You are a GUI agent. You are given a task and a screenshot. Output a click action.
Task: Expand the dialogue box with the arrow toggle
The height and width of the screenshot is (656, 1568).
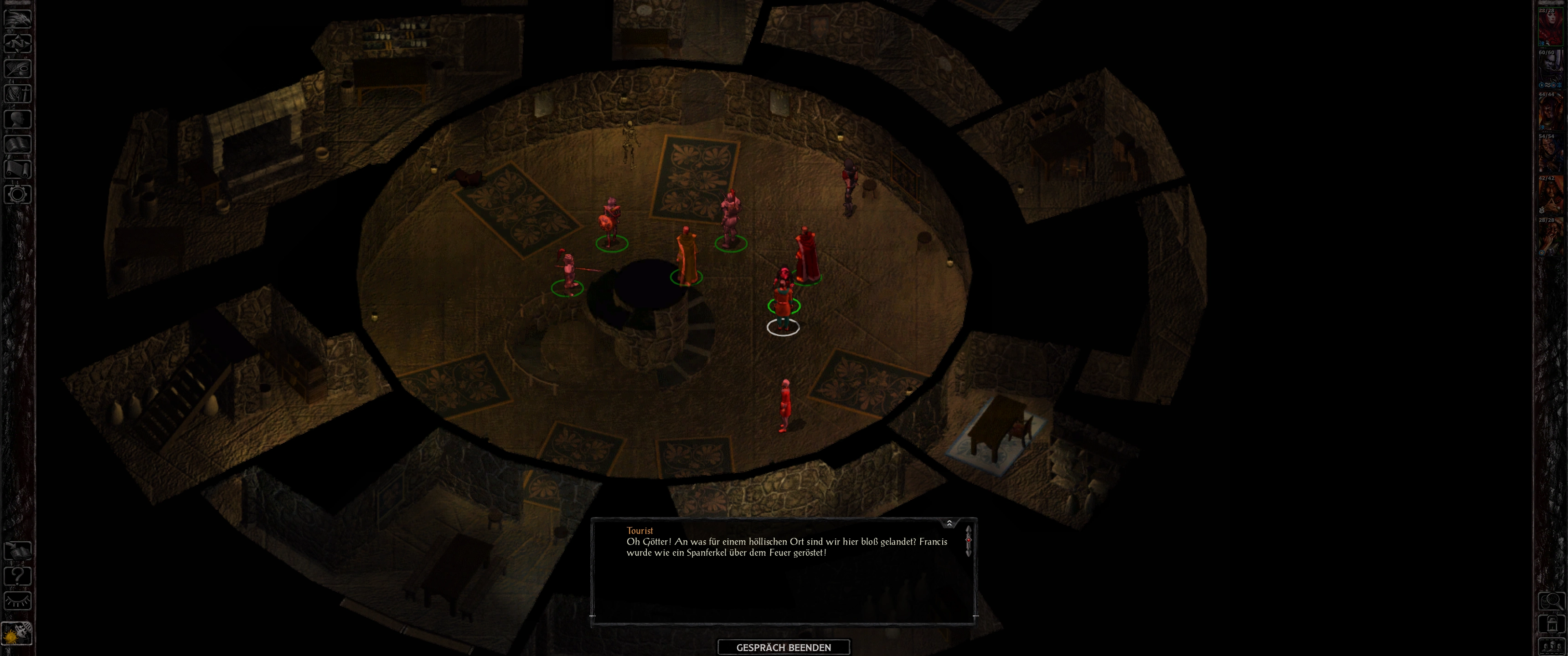[x=949, y=523]
